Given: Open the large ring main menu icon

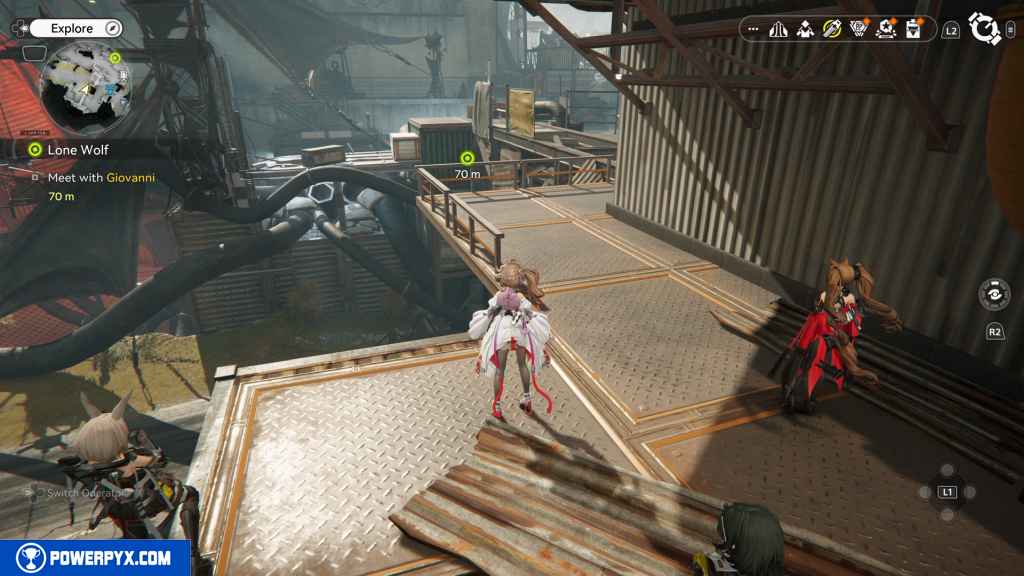Looking at the screenshot, I should (985, 29).
